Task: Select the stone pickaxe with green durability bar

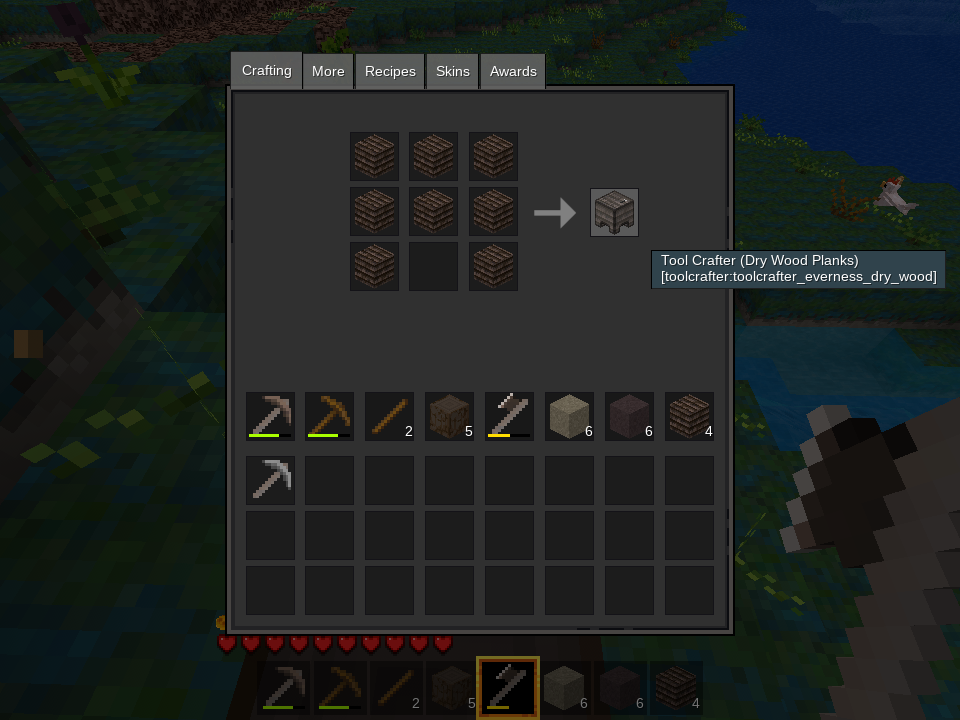Action: click(x=271, y=416)
